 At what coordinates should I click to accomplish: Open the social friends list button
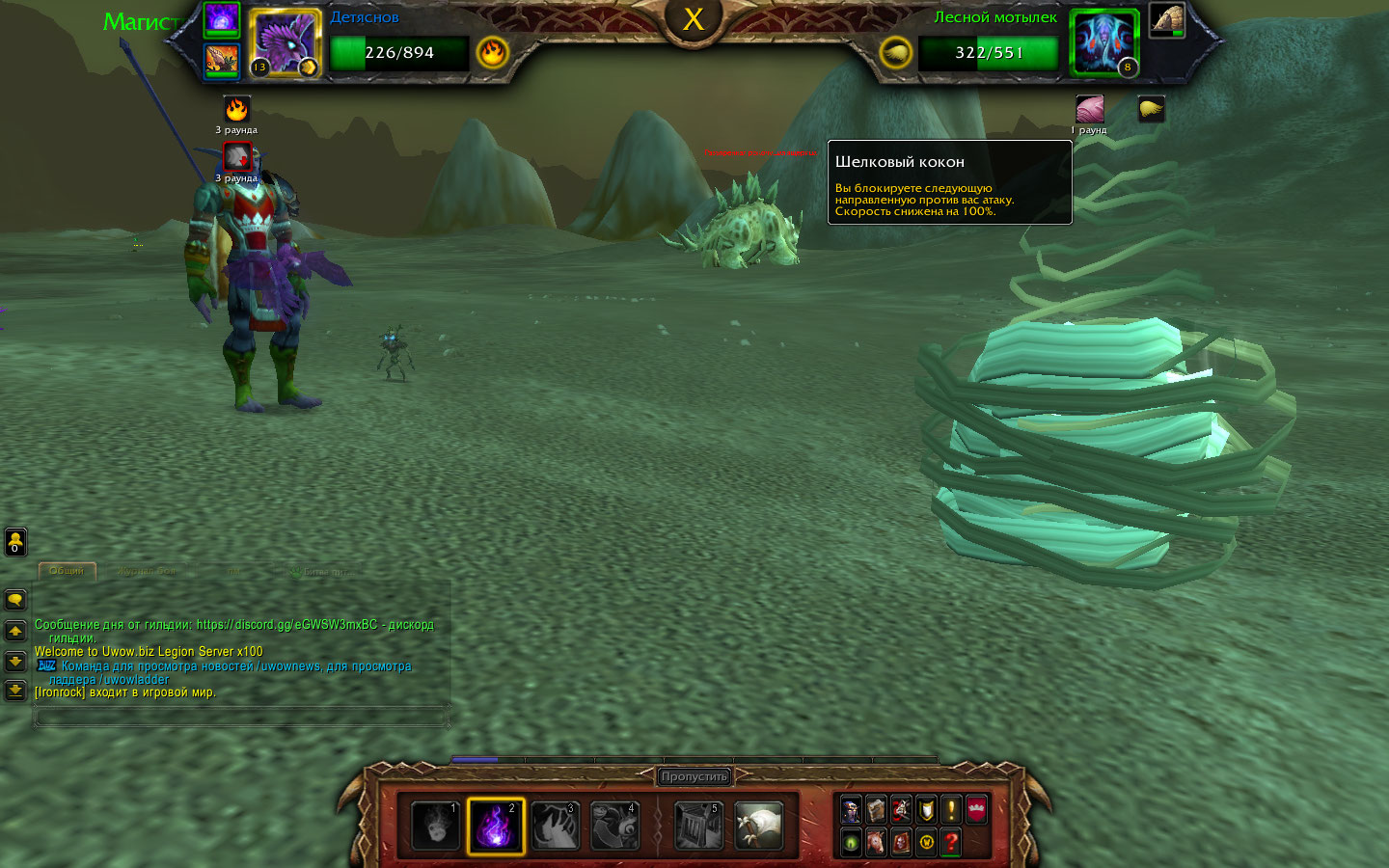pyautogui.click(x=15, y=542)
